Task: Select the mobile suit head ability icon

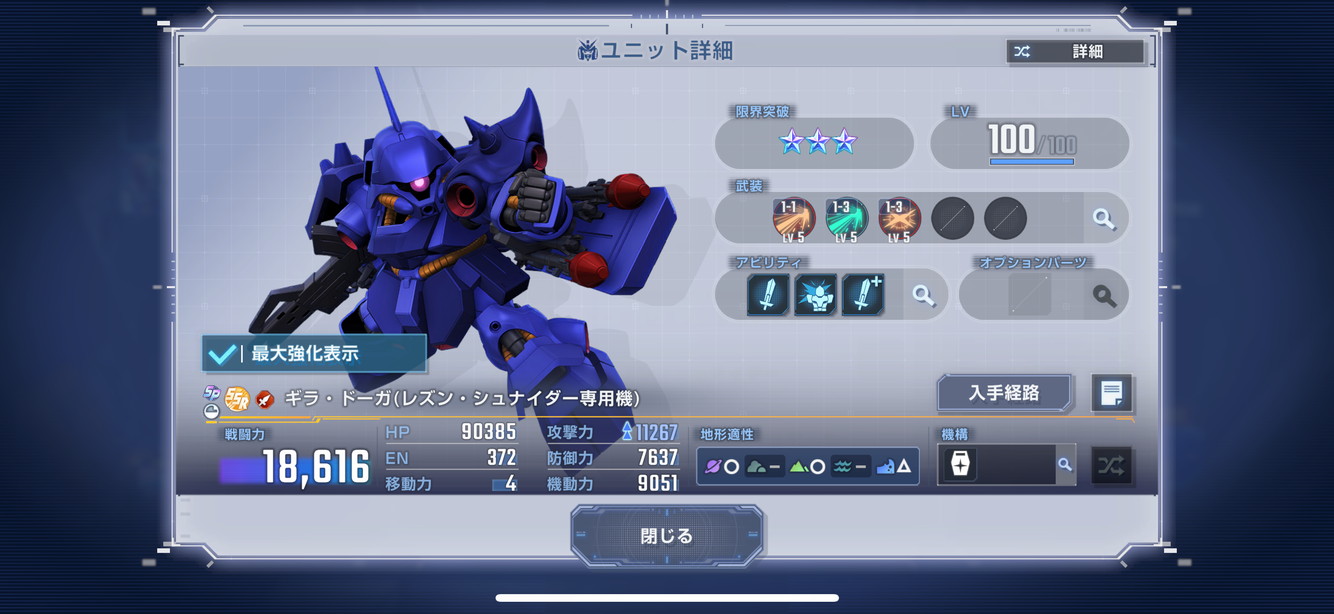Action: (815, 295)
